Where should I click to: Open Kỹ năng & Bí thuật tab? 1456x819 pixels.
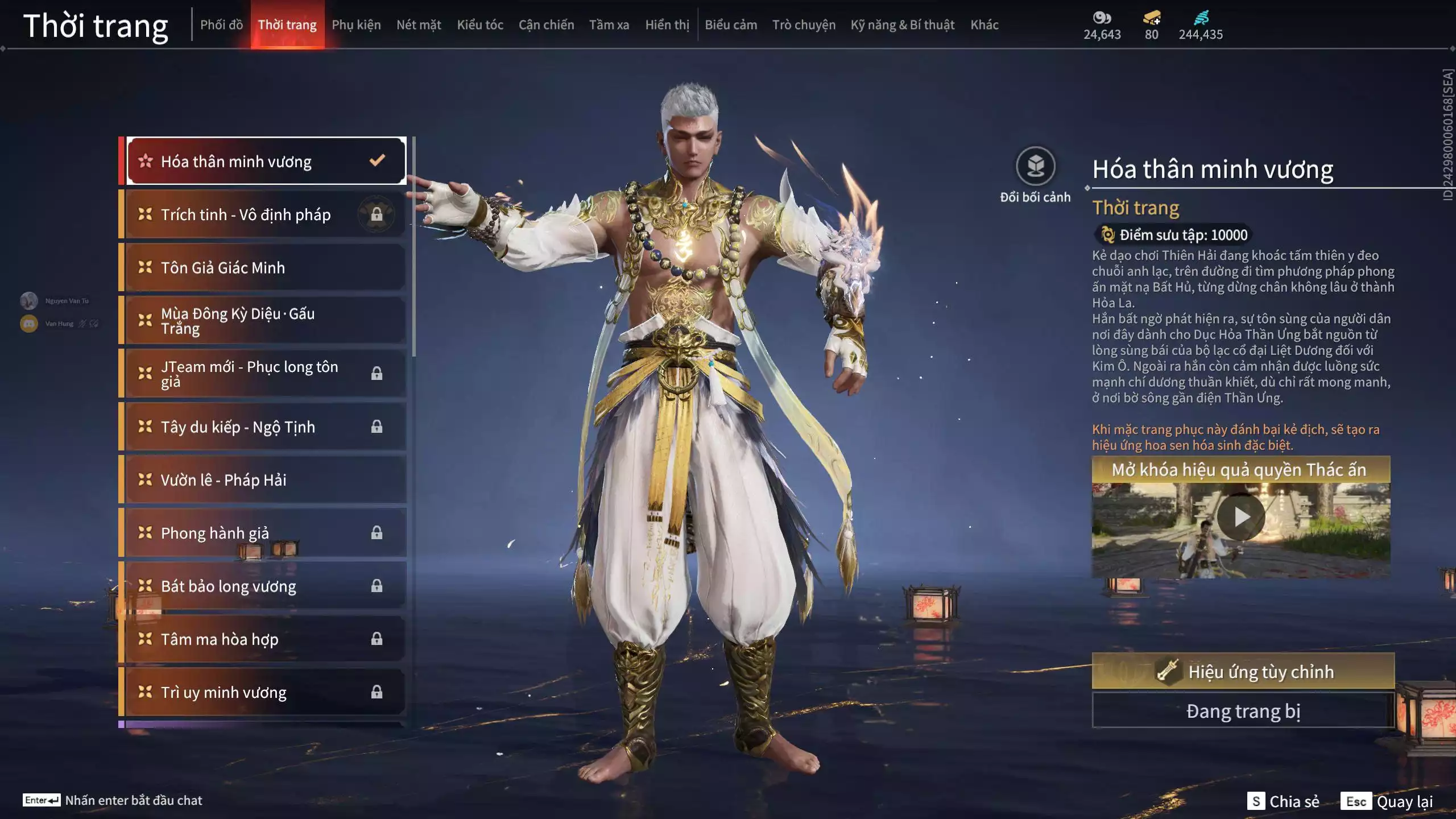[x=902, y=25]
